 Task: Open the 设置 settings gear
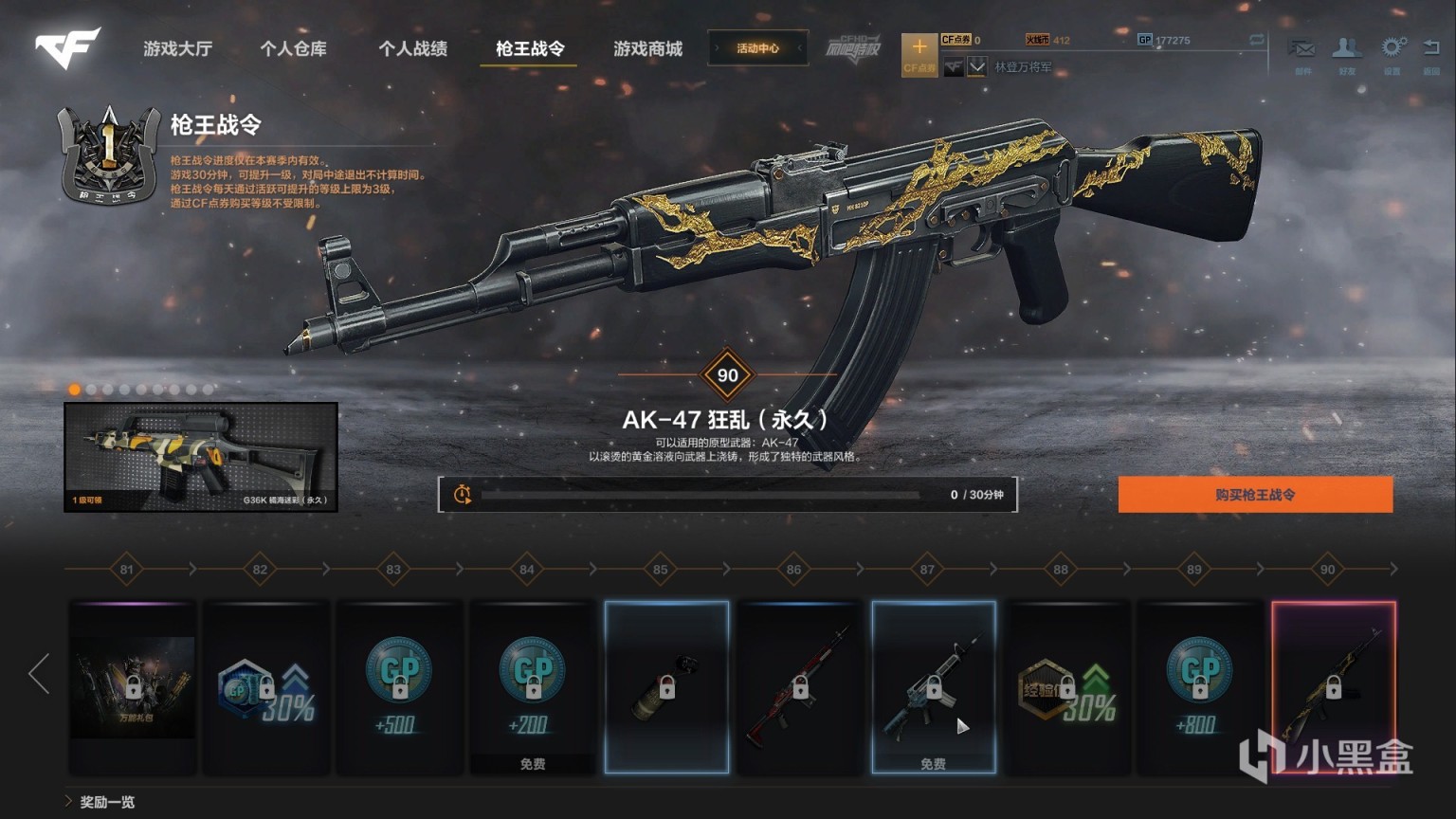(x=1392, y=53)
